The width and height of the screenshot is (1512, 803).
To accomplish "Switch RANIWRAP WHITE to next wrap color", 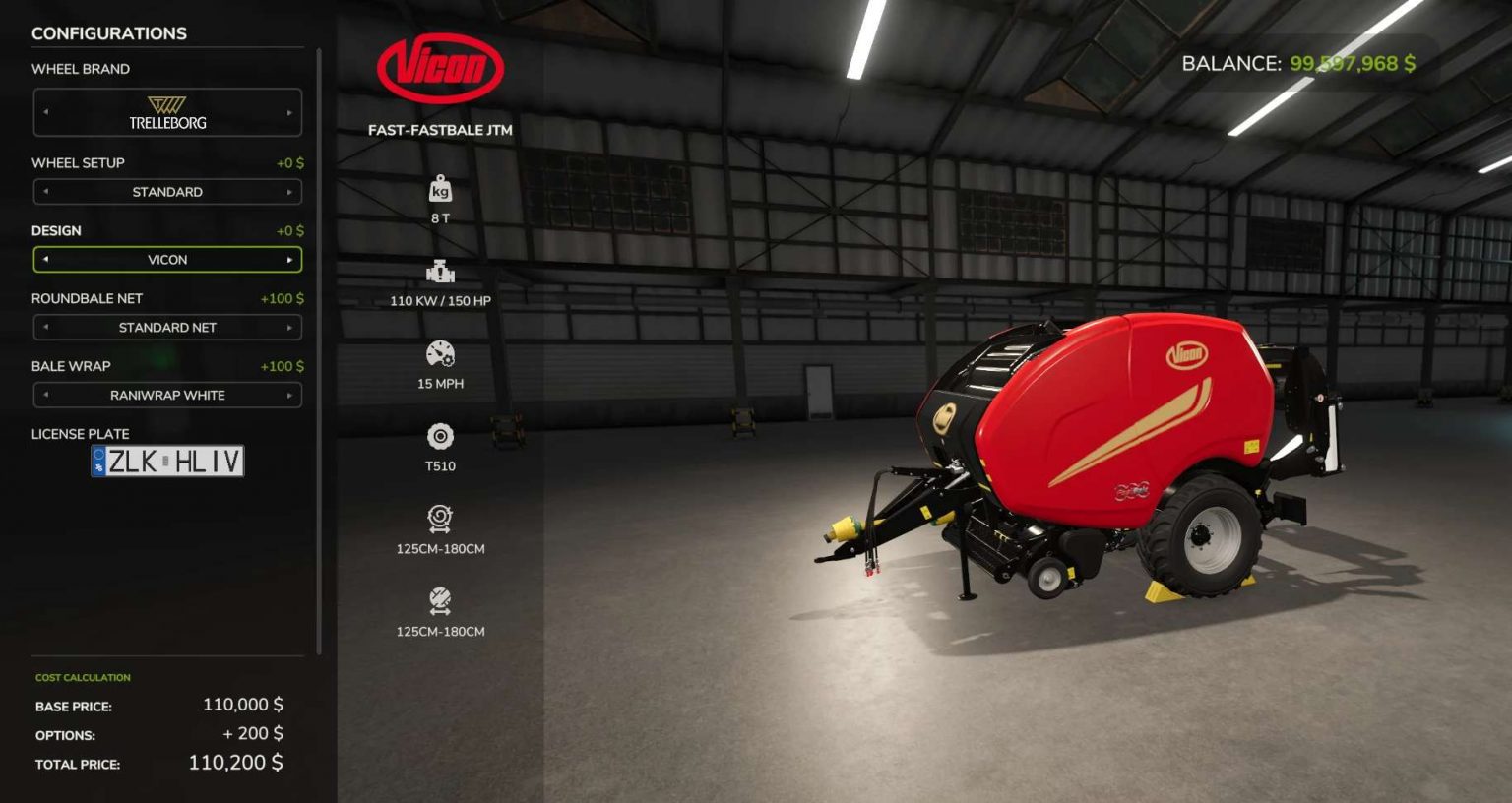I will (288, 395).
